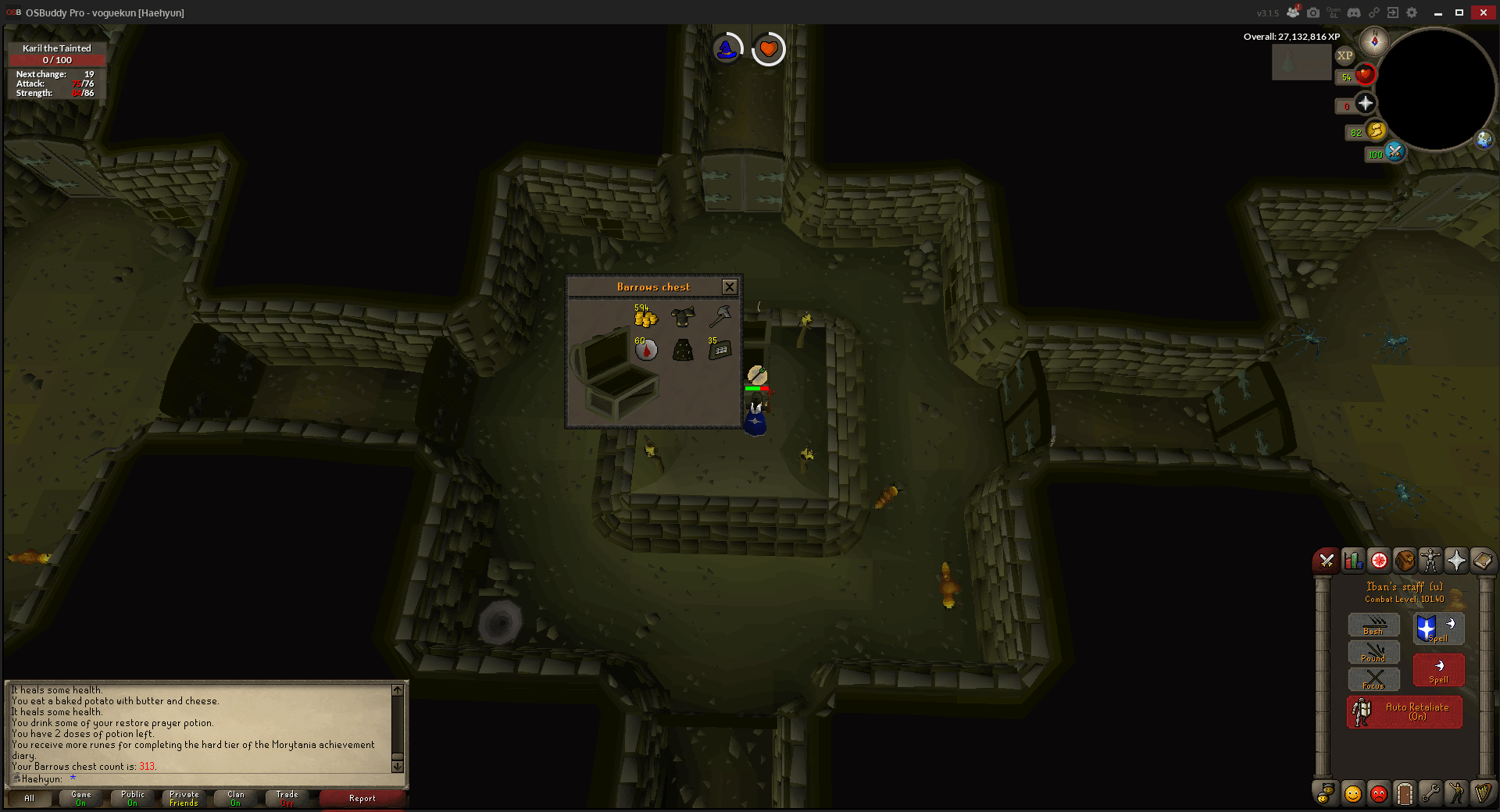Click the Report button
This screenshot has height=812, width=1500.
(362, 798)
